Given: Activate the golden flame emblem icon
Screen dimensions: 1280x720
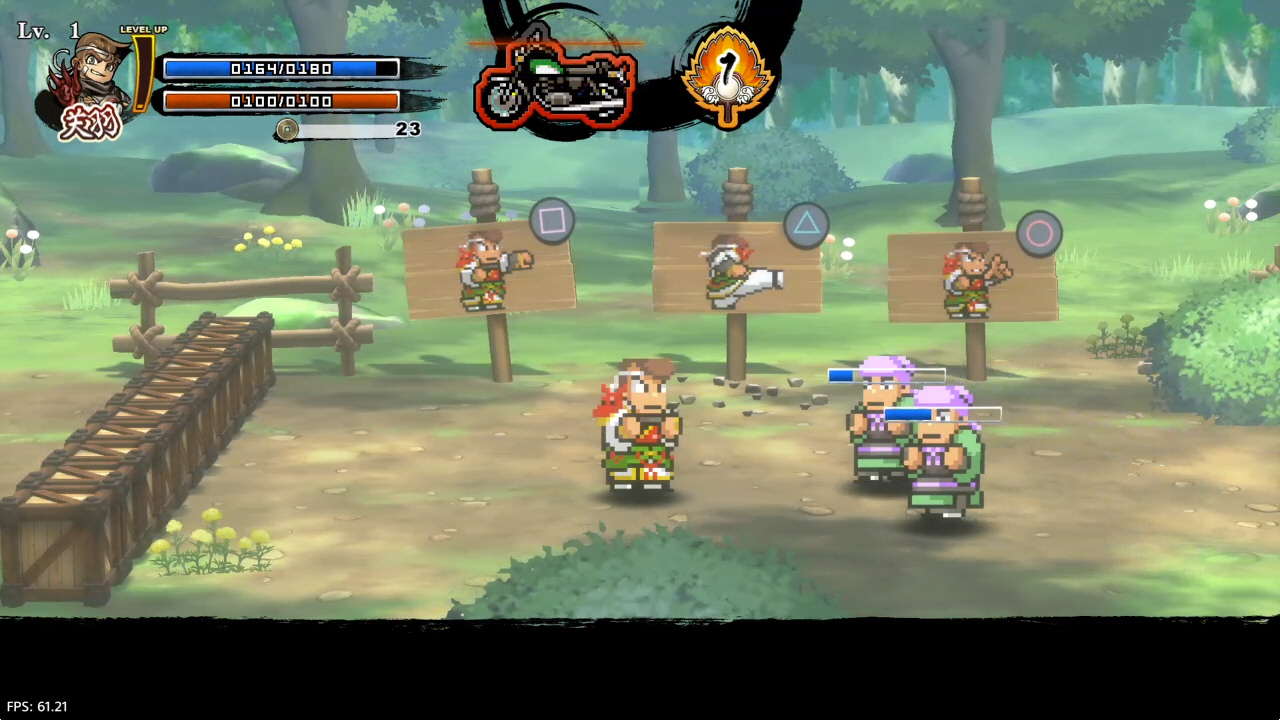Looking at the screenshot, I should 729,73.
